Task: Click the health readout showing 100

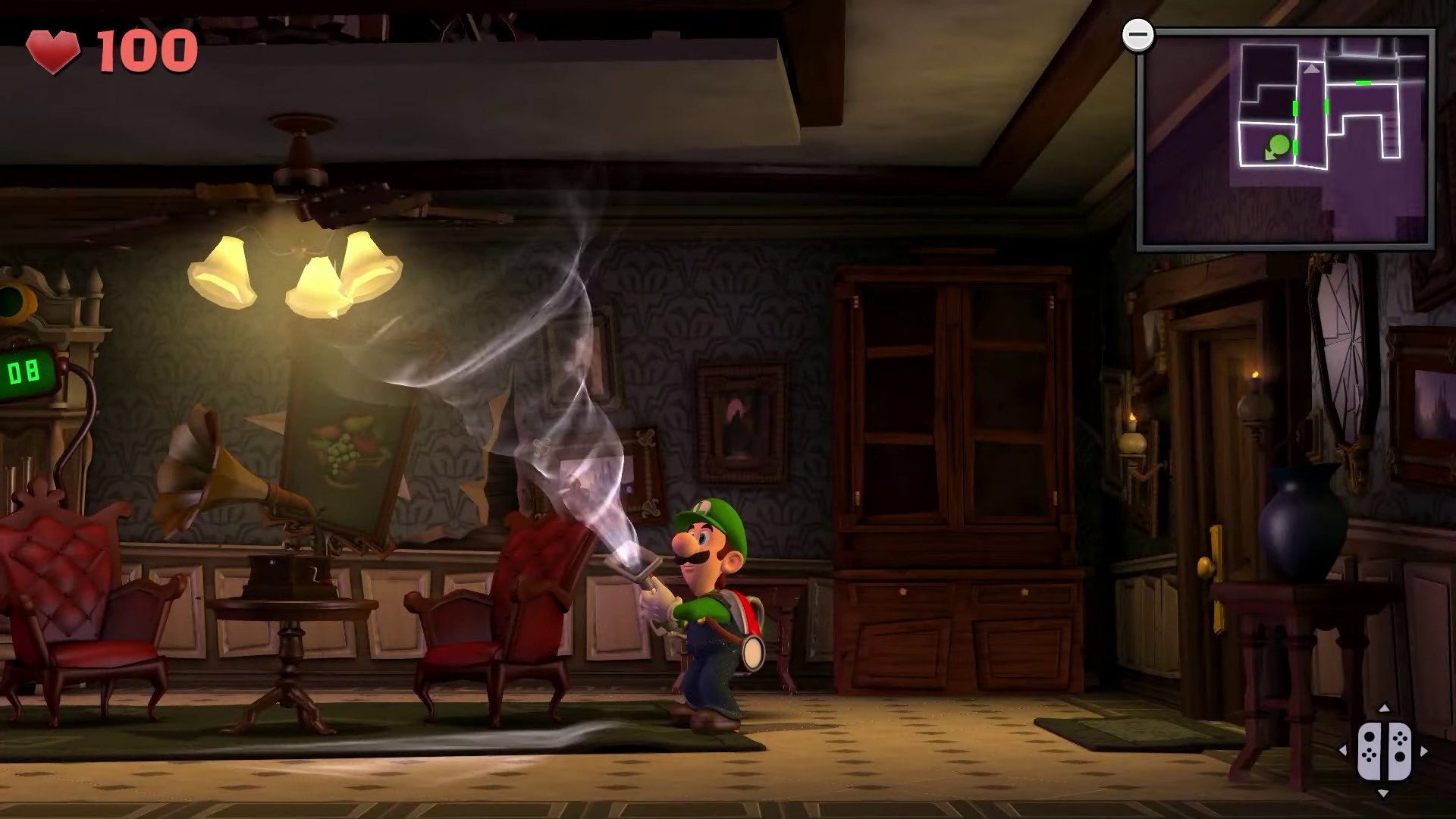Action: point(148,49)
